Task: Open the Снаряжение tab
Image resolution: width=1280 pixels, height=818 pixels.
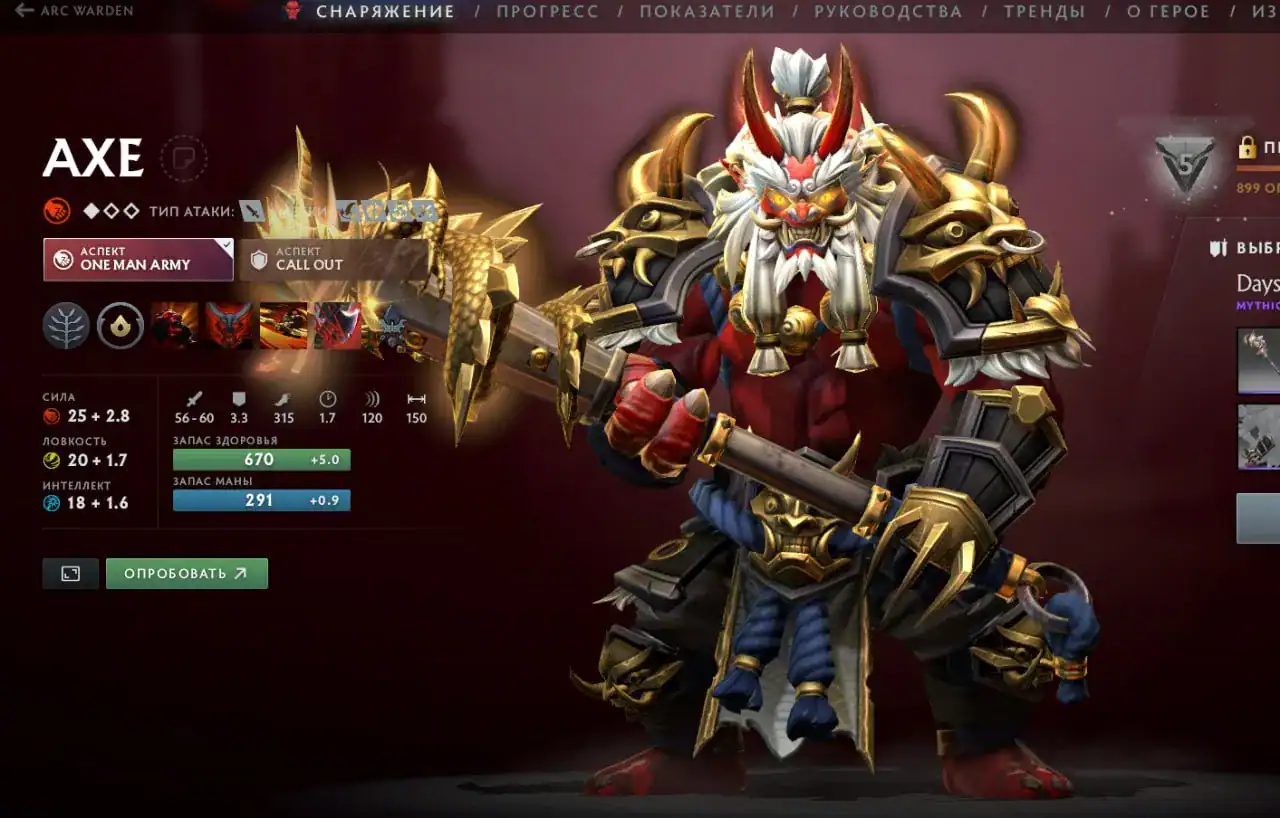Action: point(385,12)
